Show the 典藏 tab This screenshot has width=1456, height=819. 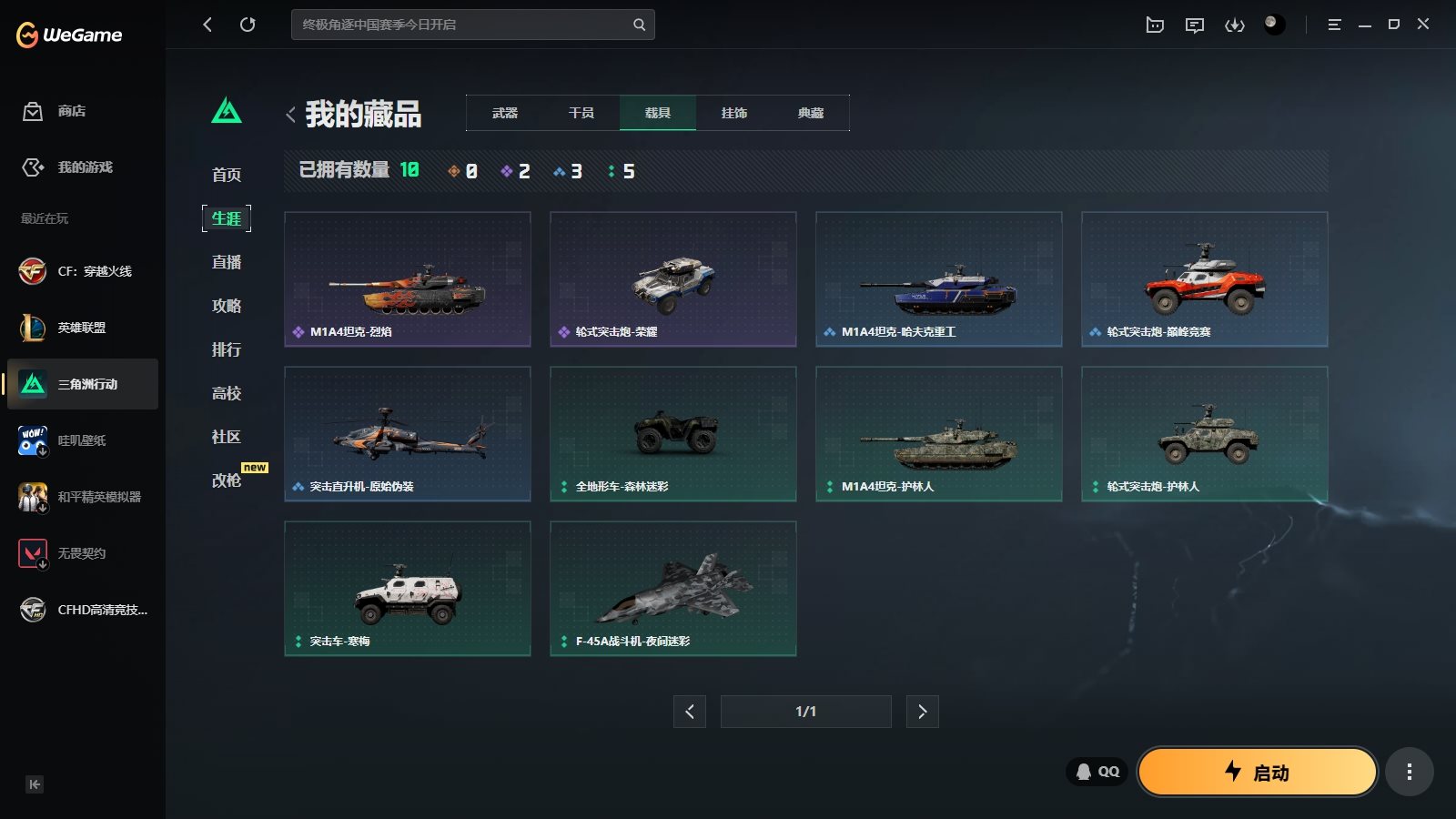810,113
